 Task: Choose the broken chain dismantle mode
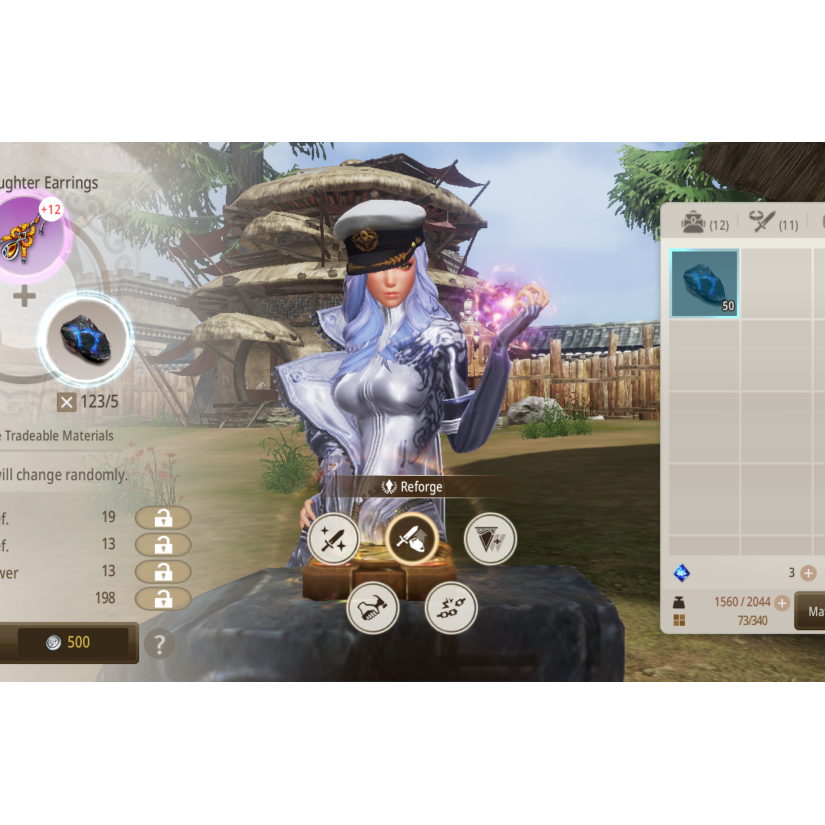click(451, 607)
